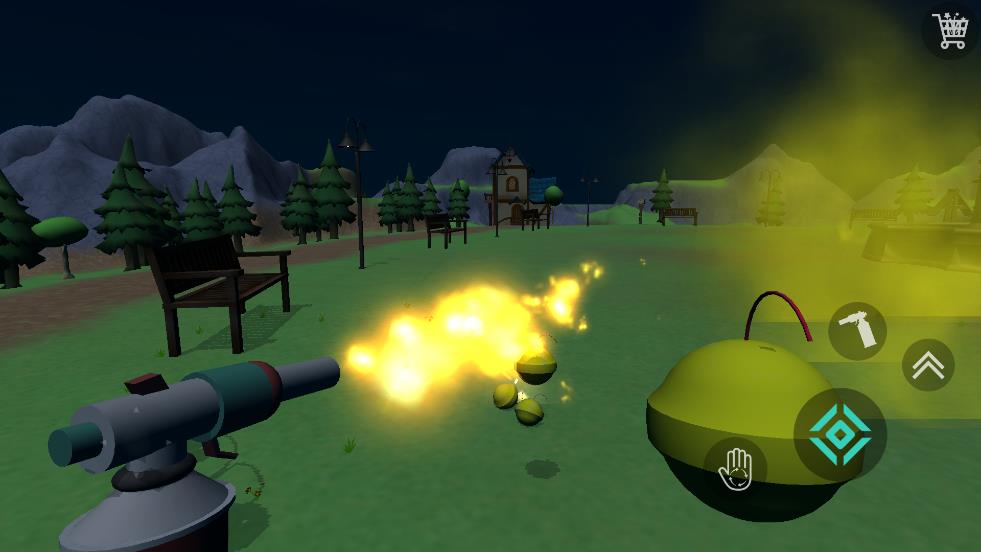Tap the double chevron jump button

pos(928,365)
